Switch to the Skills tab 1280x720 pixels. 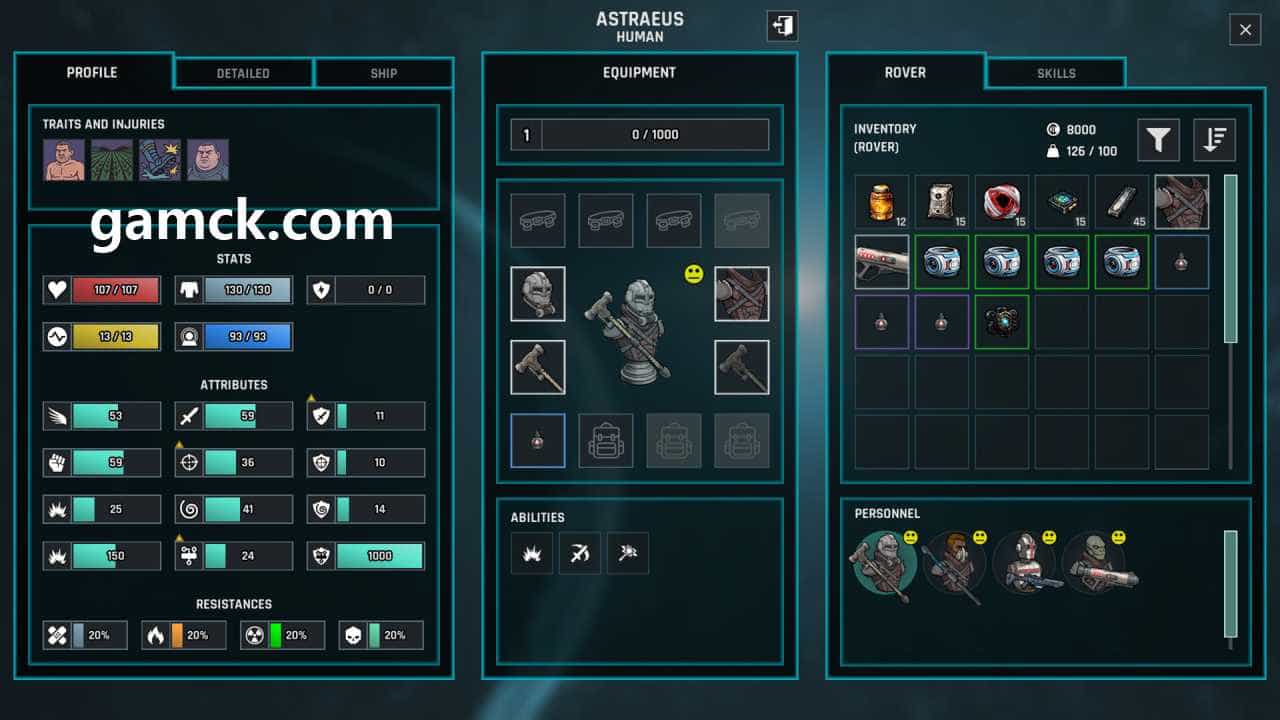coord(1056,73)
